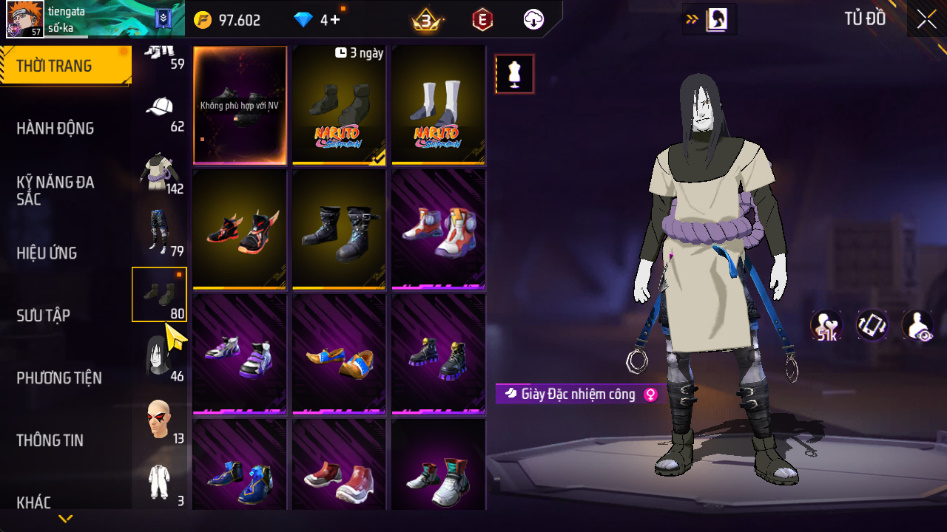Pick the yellow and blue loafers
The height and width of the screenshot is (532, 947).
tap(339, 353)
